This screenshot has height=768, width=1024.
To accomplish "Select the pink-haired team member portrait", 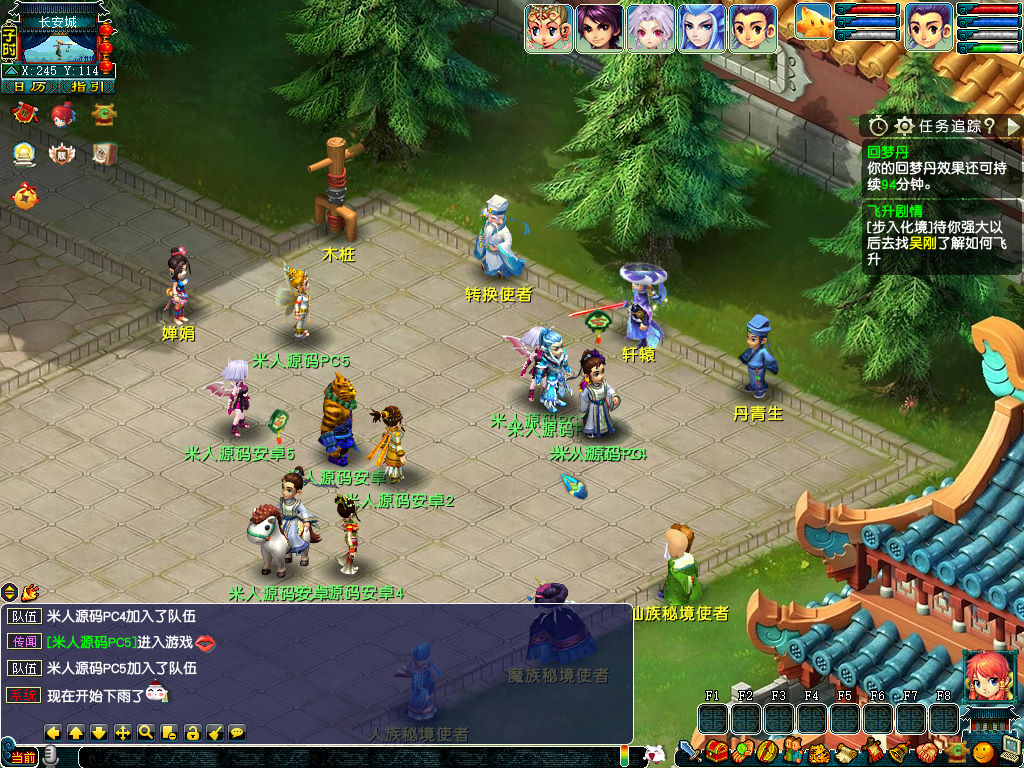I will (549, 28).
